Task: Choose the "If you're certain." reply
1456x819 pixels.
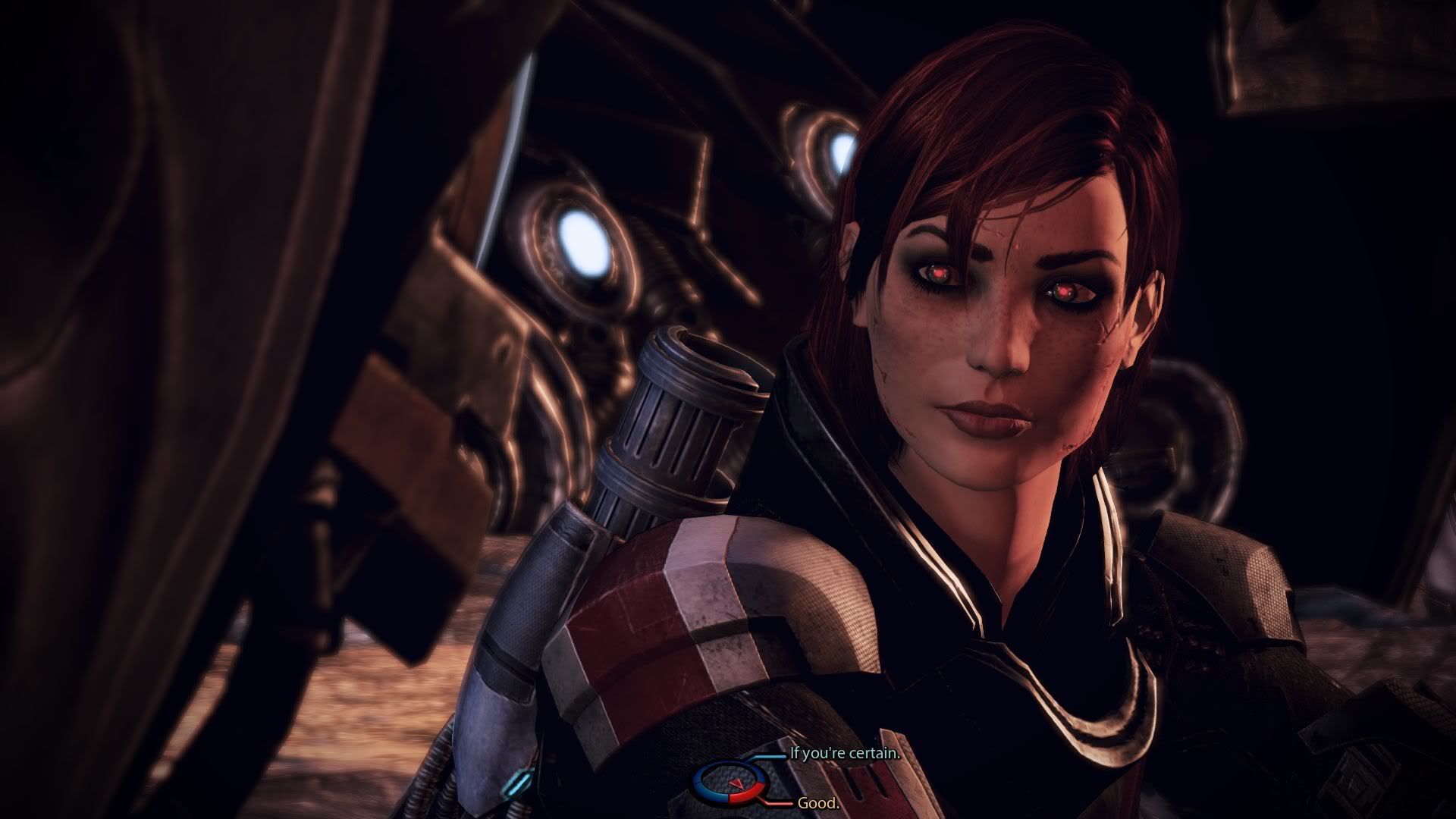Action: (844, 754)
